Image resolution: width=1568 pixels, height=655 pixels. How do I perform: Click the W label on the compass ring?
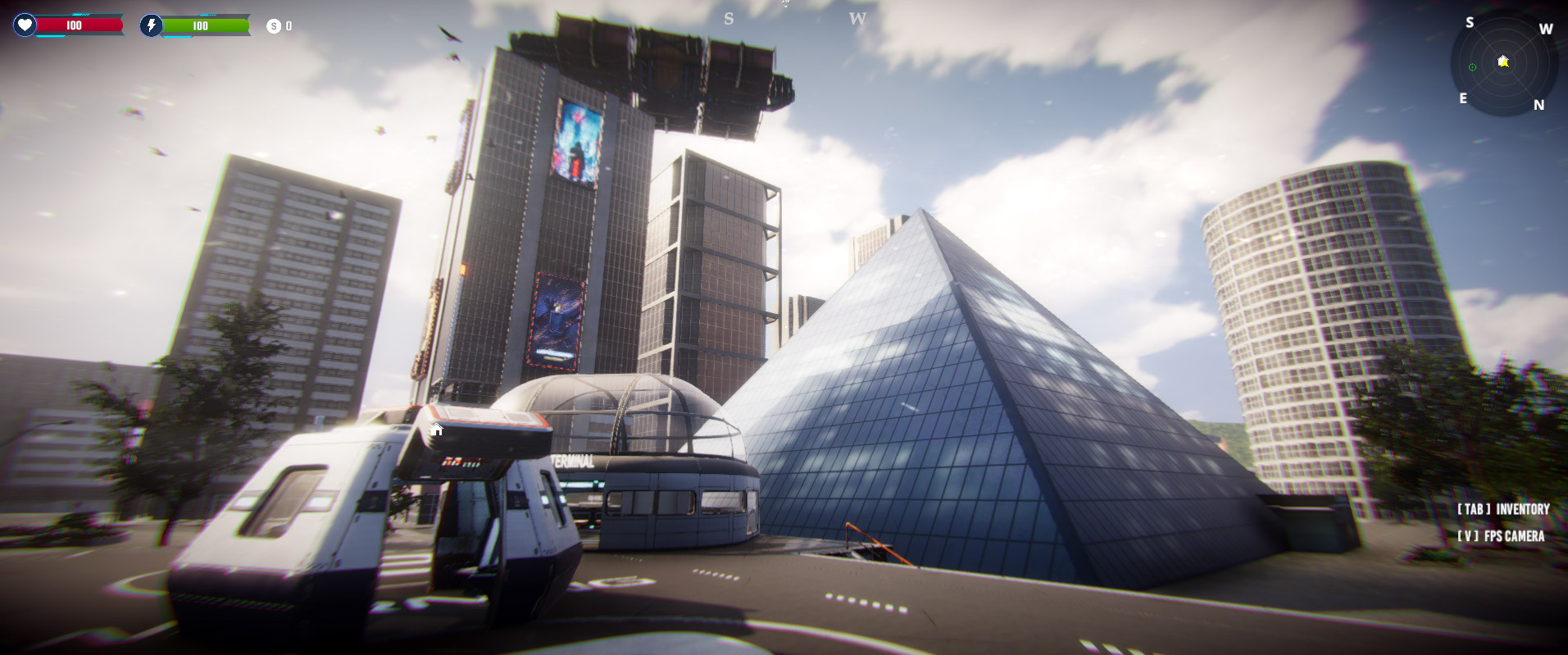tap(1546, 29)
